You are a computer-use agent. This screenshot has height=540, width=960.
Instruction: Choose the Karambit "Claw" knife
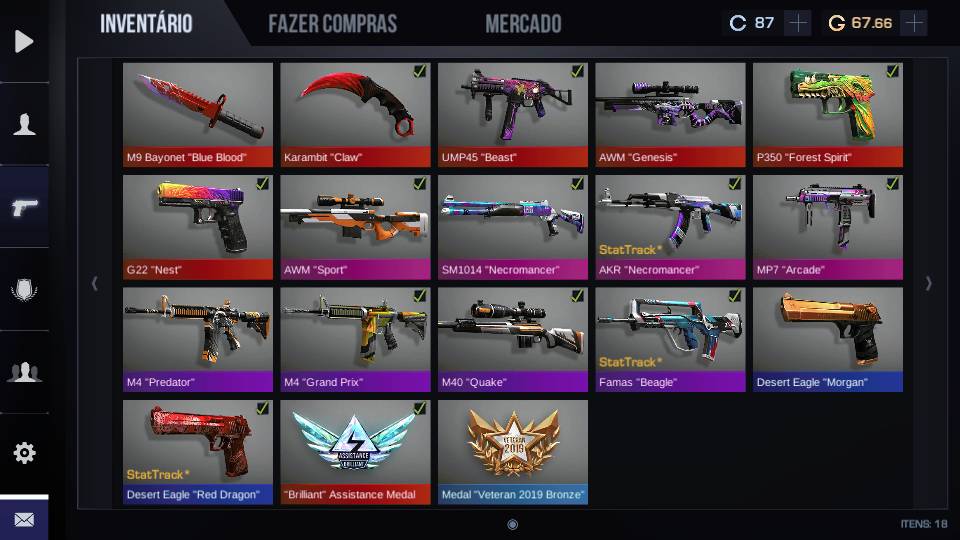click(355, 114)
